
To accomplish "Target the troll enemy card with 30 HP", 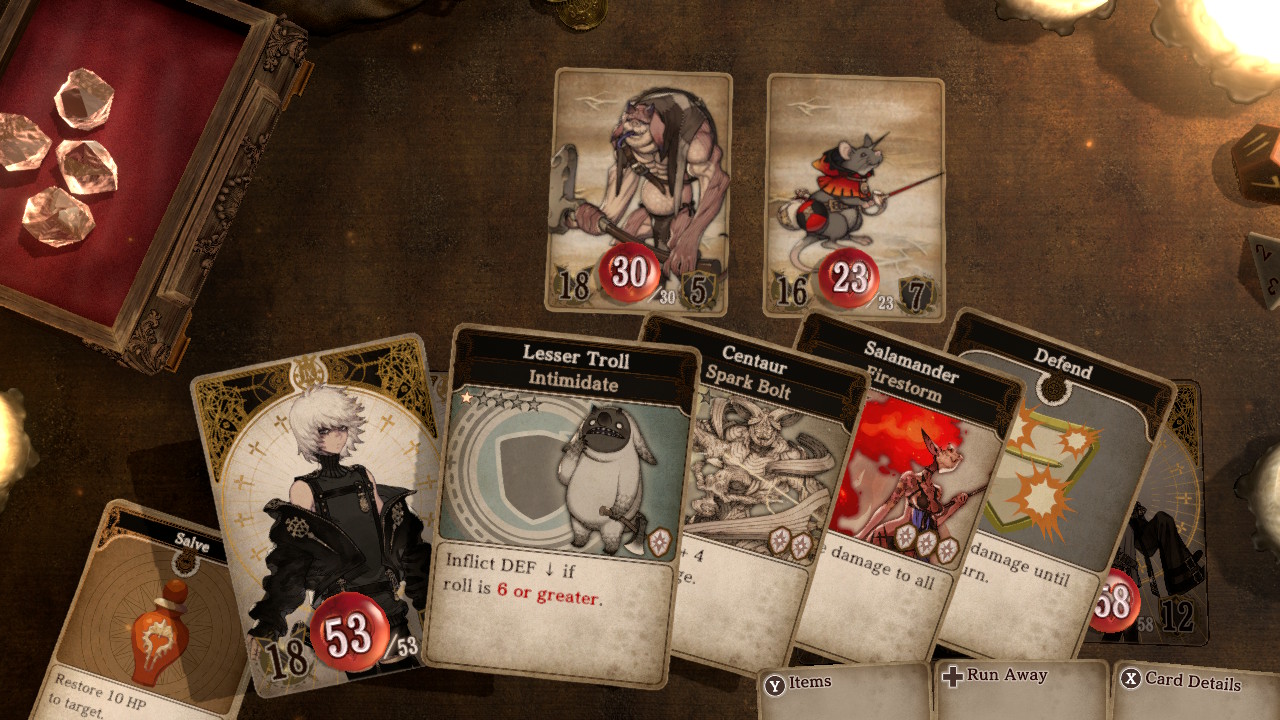I will [638, 190].
